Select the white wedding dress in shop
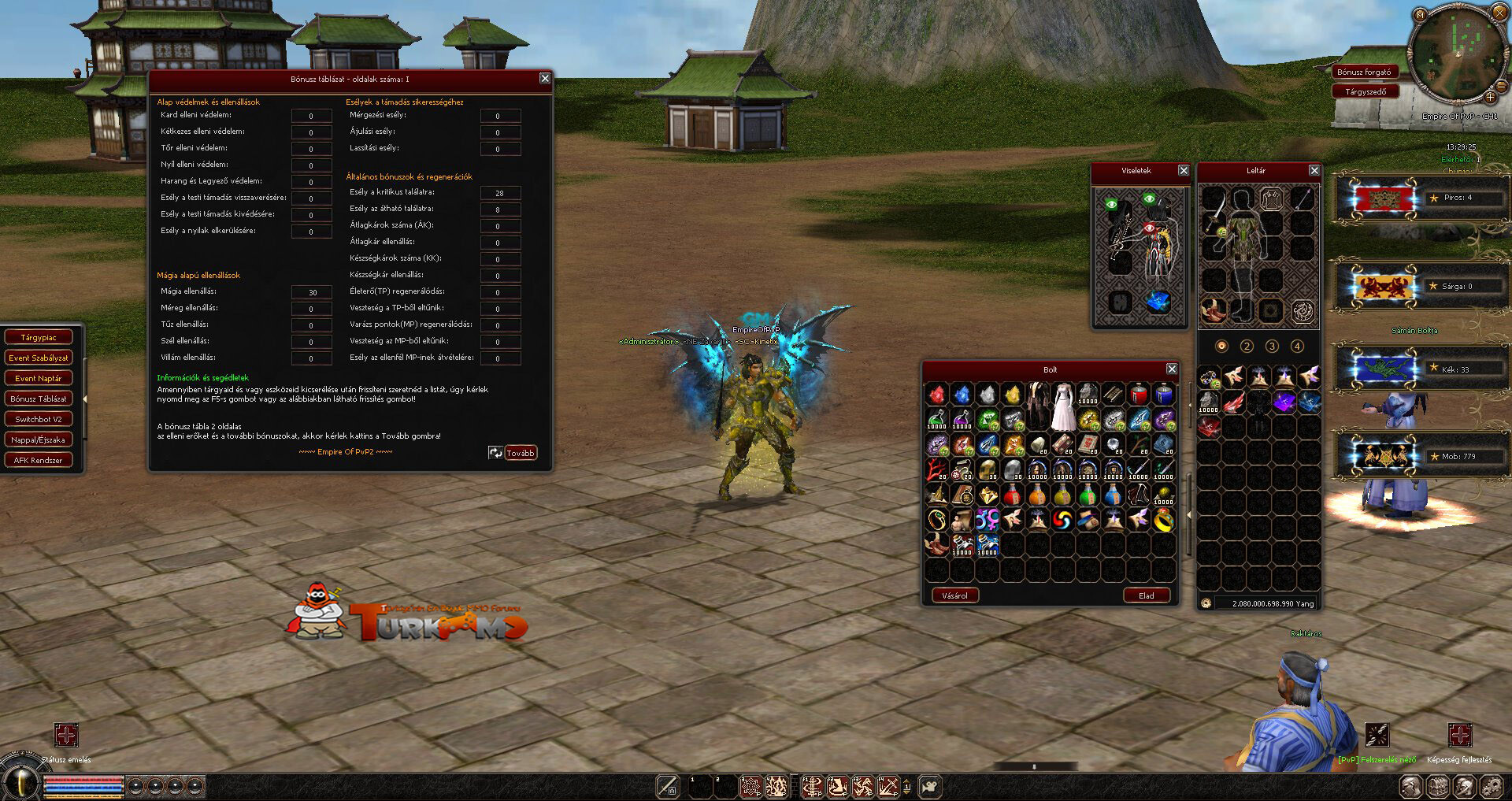This screenshot has height=801, width=1512. 1063,406
